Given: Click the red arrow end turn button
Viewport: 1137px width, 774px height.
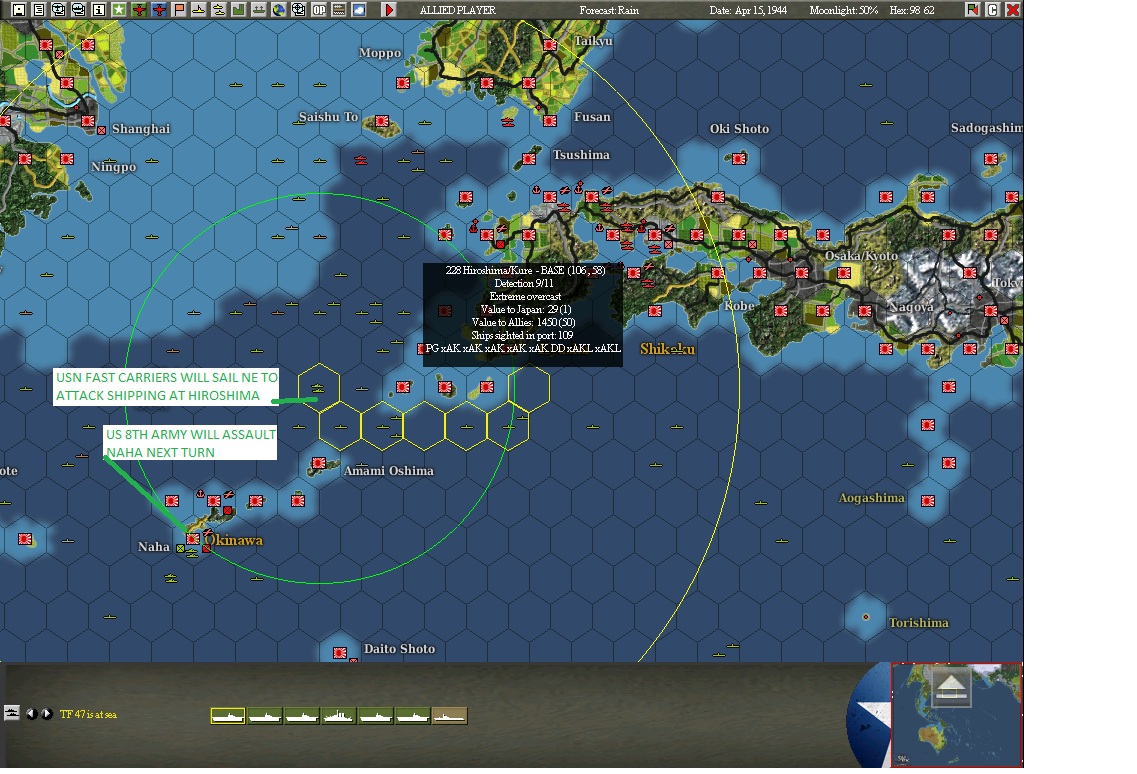Looking at the screenshot, I should [x=389, y=10].
